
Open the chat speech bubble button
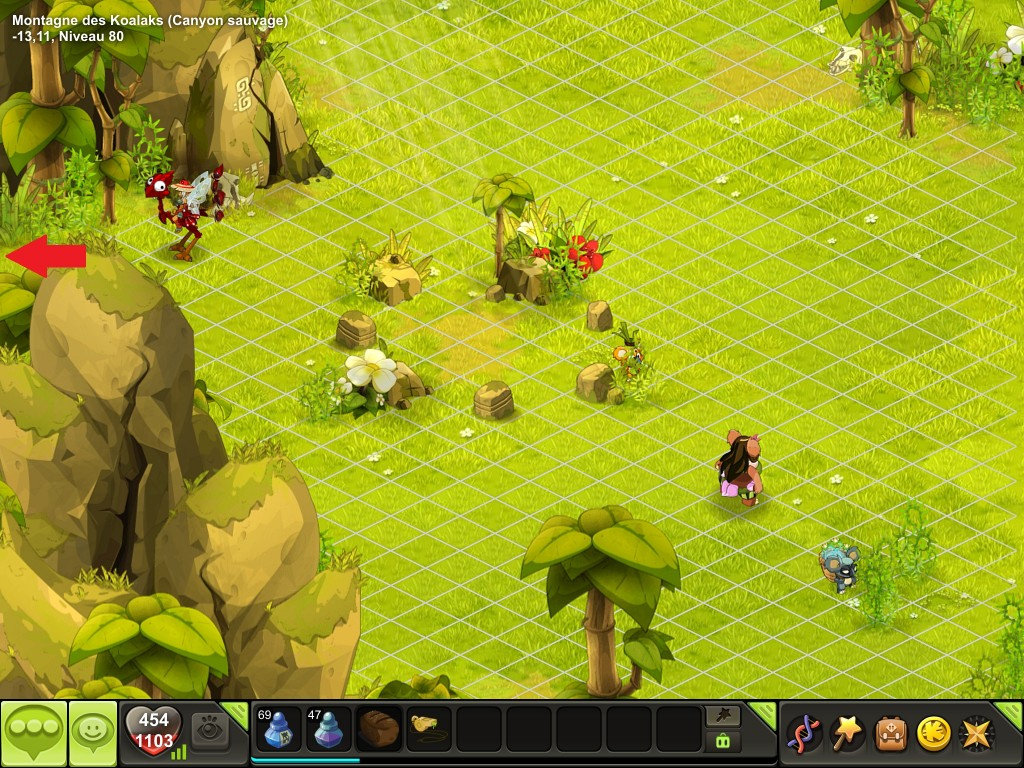click(34, 734)
